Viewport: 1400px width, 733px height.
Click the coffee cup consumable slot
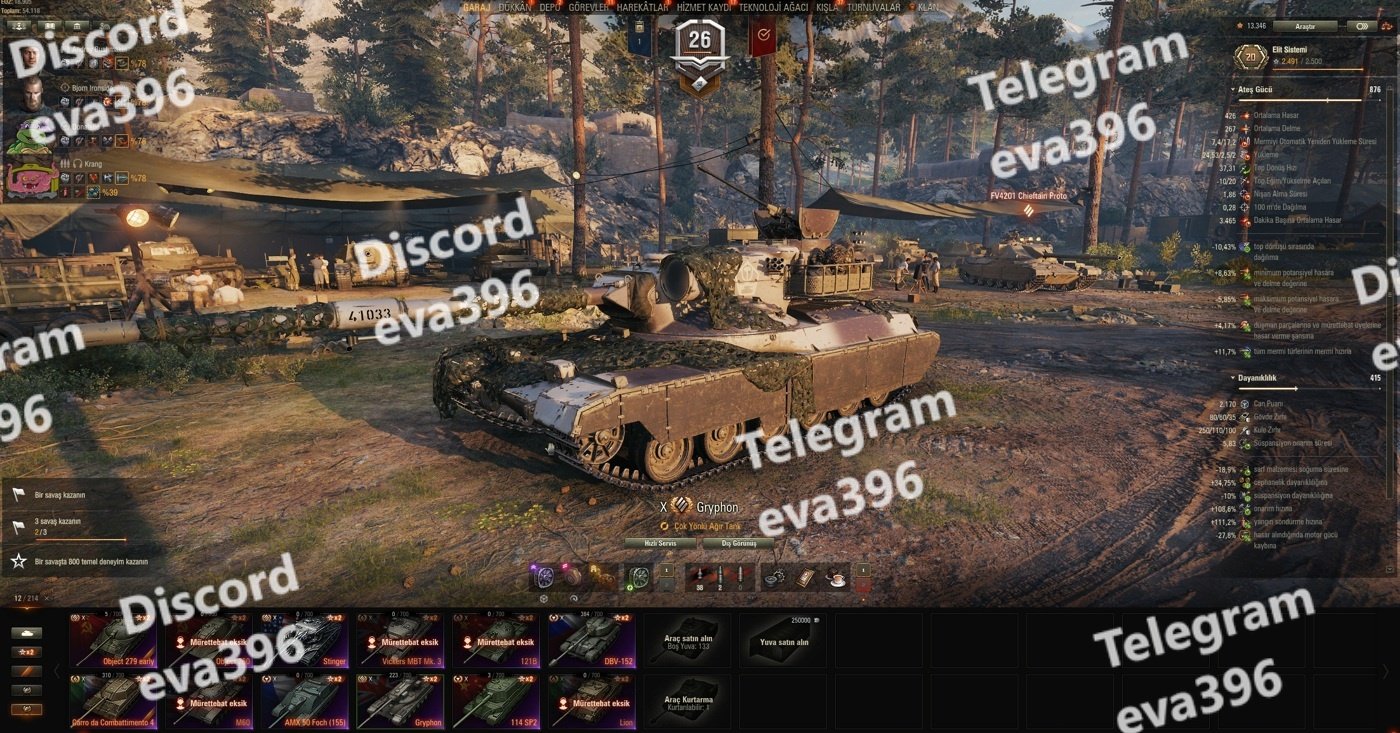click(x=836, y=577)
